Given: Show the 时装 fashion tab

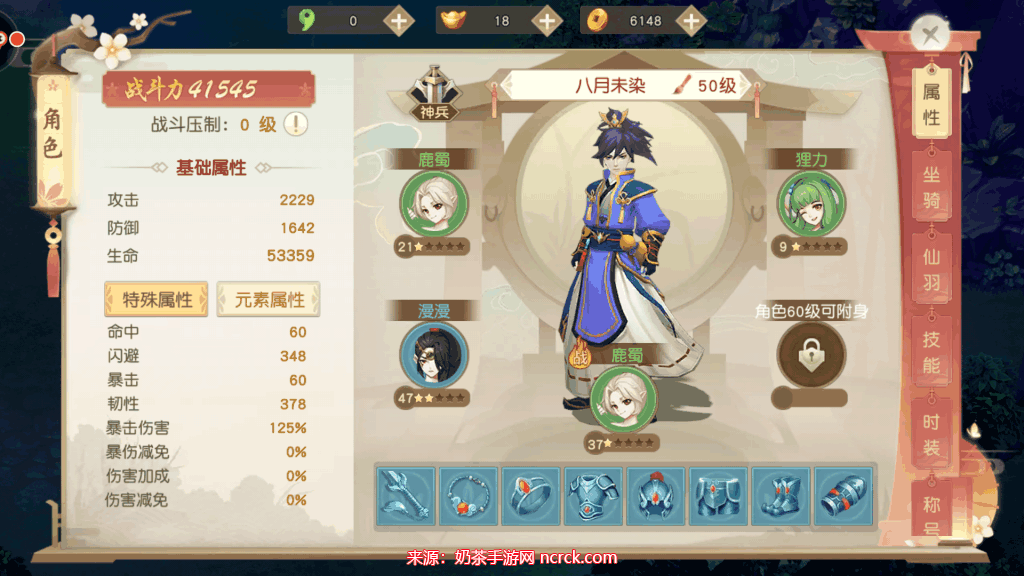Looking at the screenshot, I should coord(930,435).
